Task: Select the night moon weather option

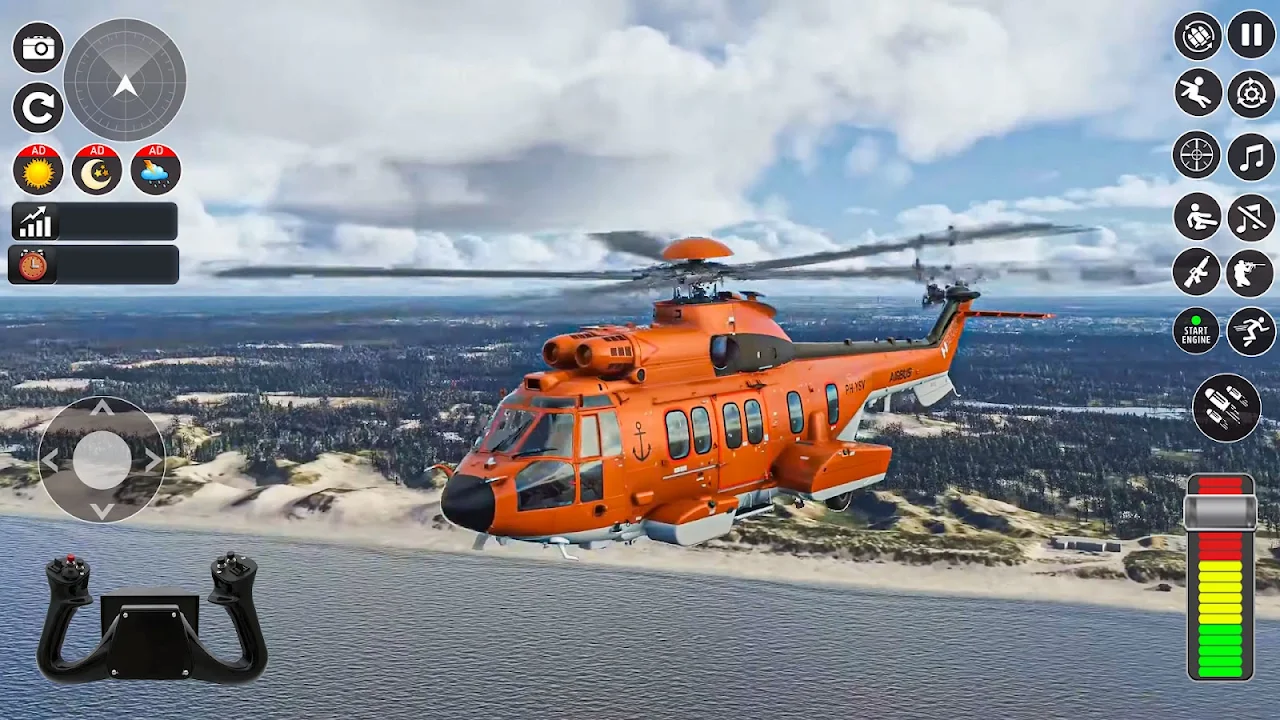Action: pyautogui.click(x=97, y=170)
